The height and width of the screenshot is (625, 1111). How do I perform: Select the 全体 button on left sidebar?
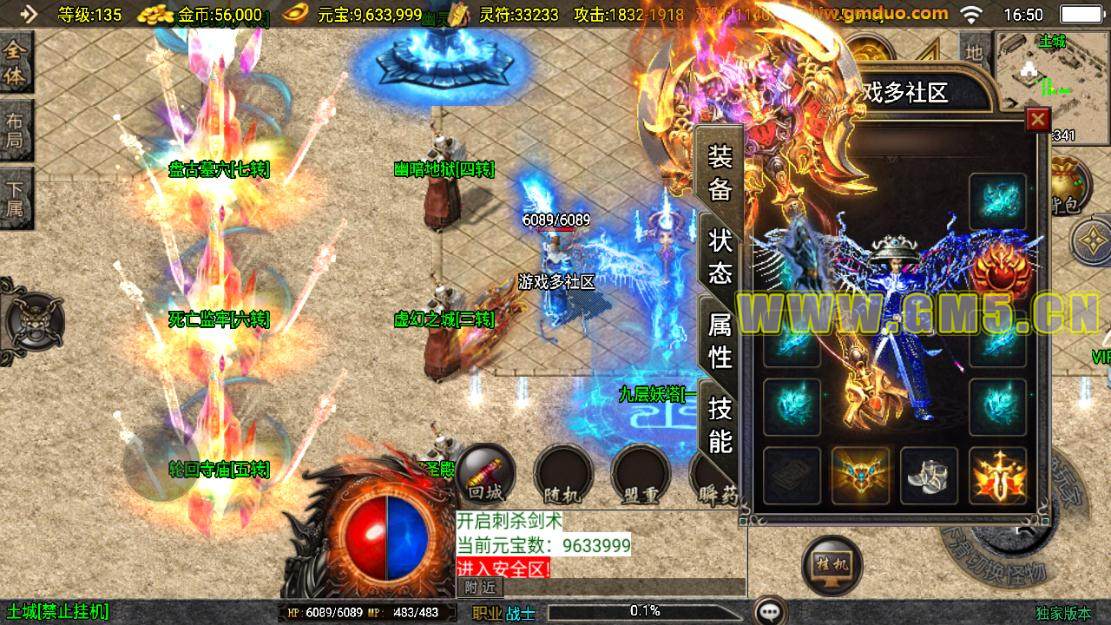point(16,61)
